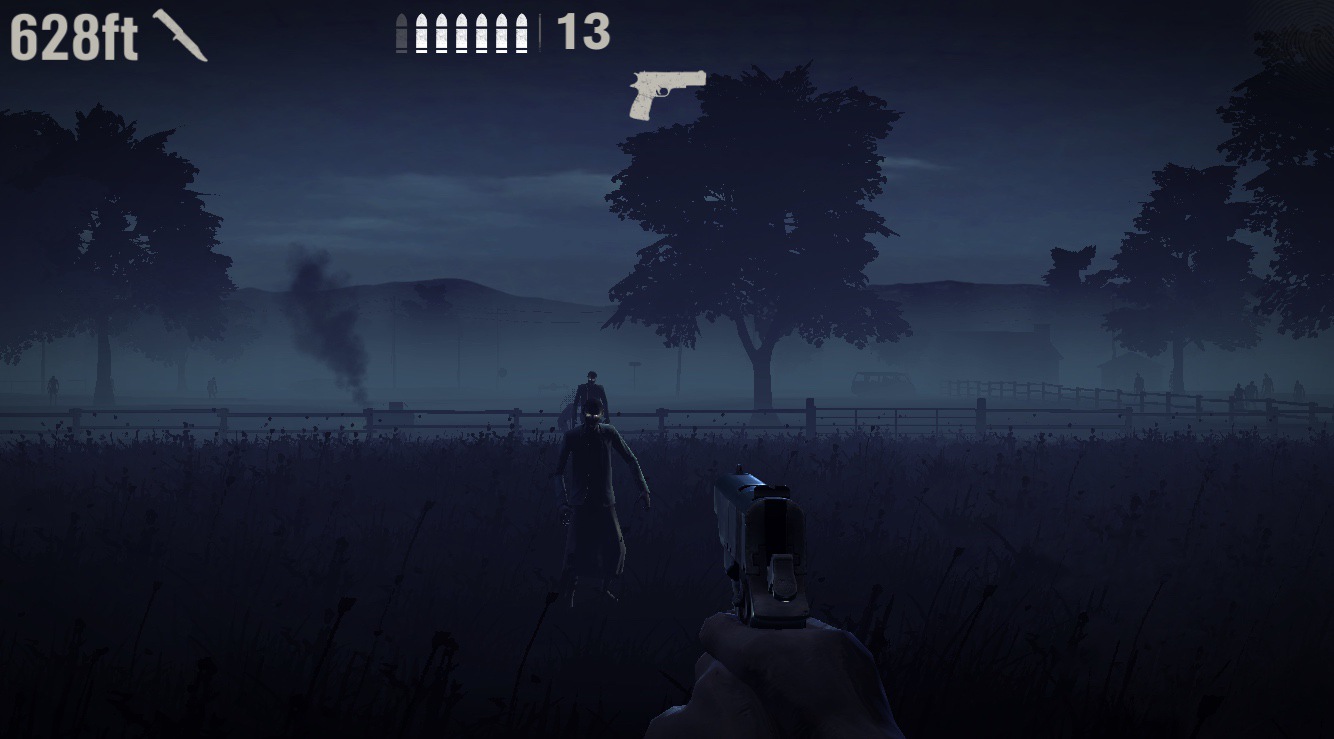Click the divider between ammo bullets and count
Screen dimensions: 1334x739
pyautogui.click(x=540, y=33)
